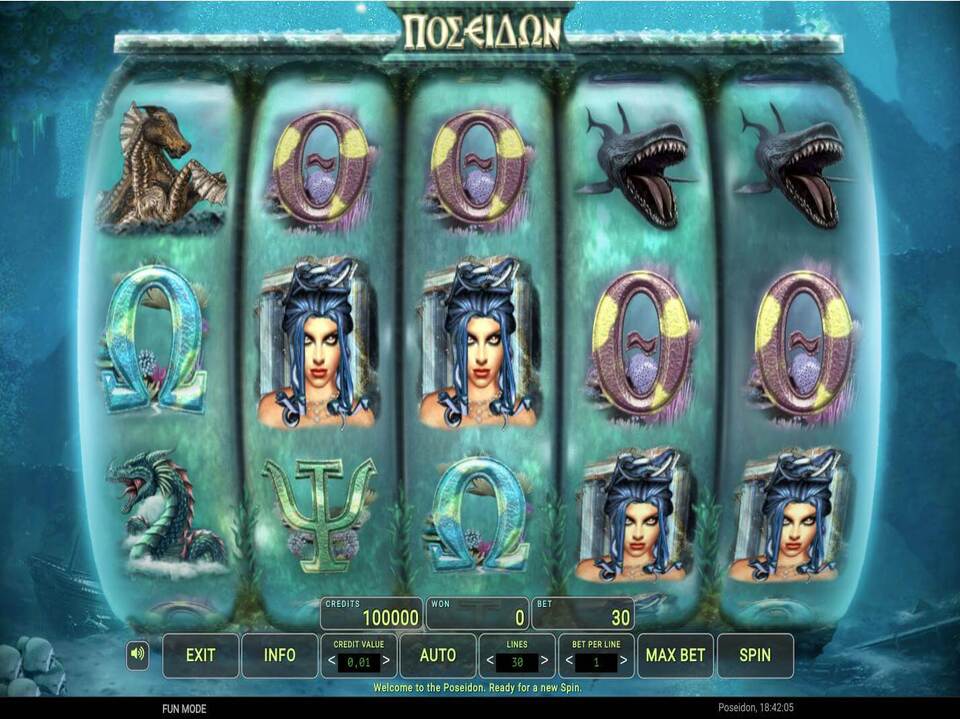Decrease the credit value

coord(331,661)
